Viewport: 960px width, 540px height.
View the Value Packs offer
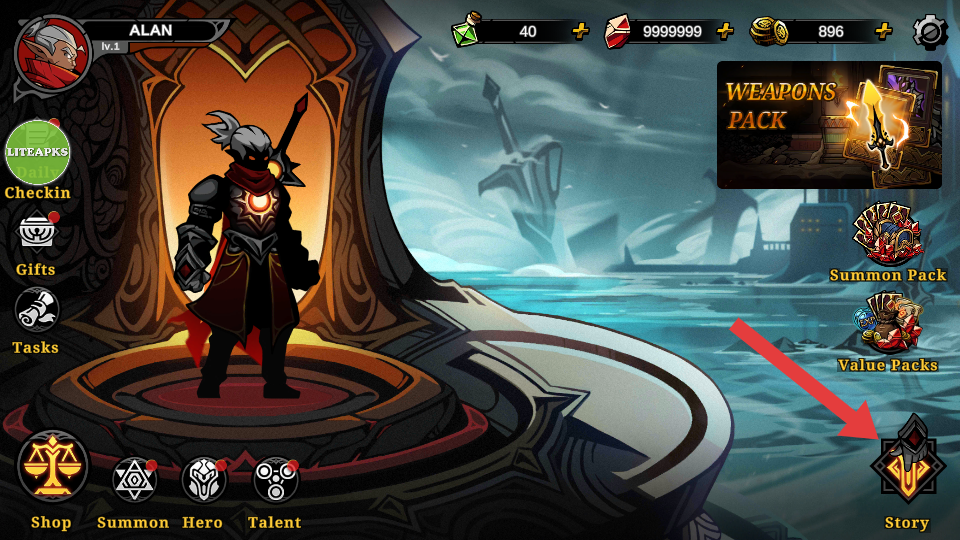click(x=887, y=325)
